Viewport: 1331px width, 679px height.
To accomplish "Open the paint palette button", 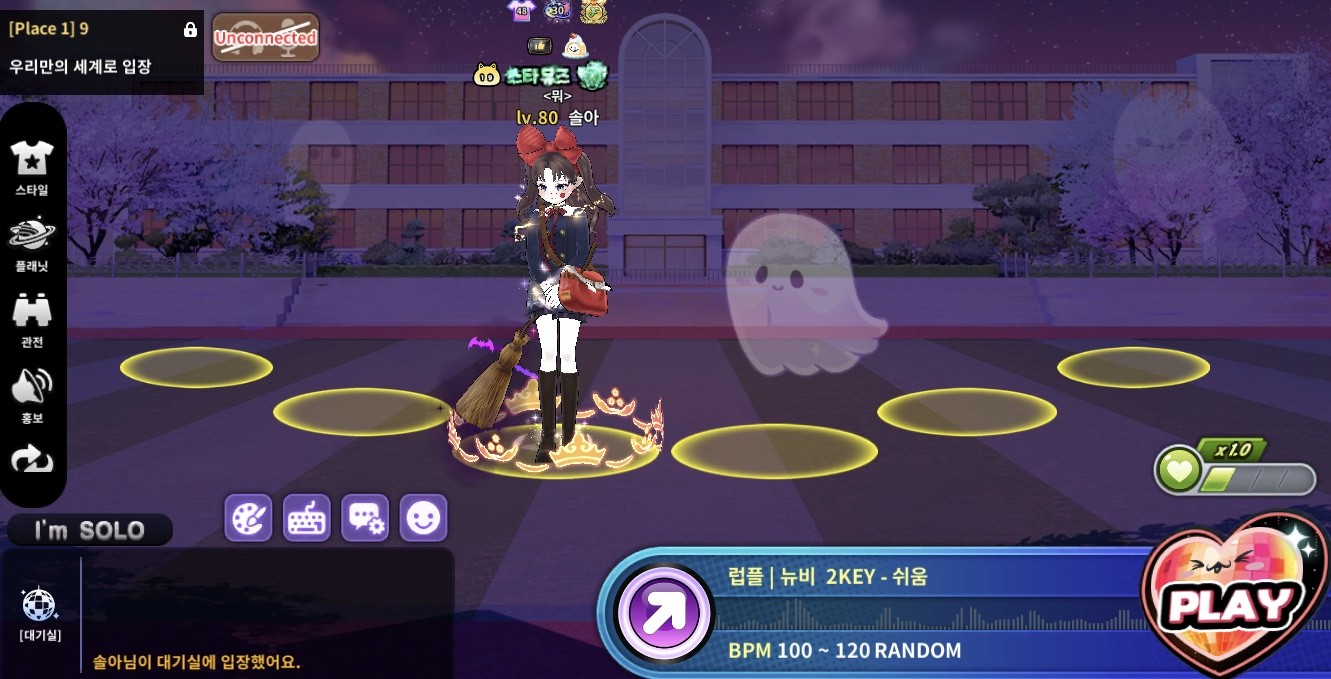I will click(248, 518).
